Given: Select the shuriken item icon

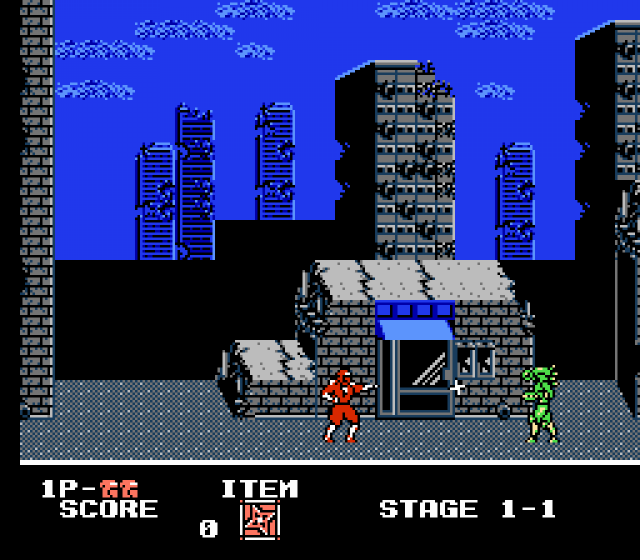Looking at the screenshot, I should click(x=260, y=521).
